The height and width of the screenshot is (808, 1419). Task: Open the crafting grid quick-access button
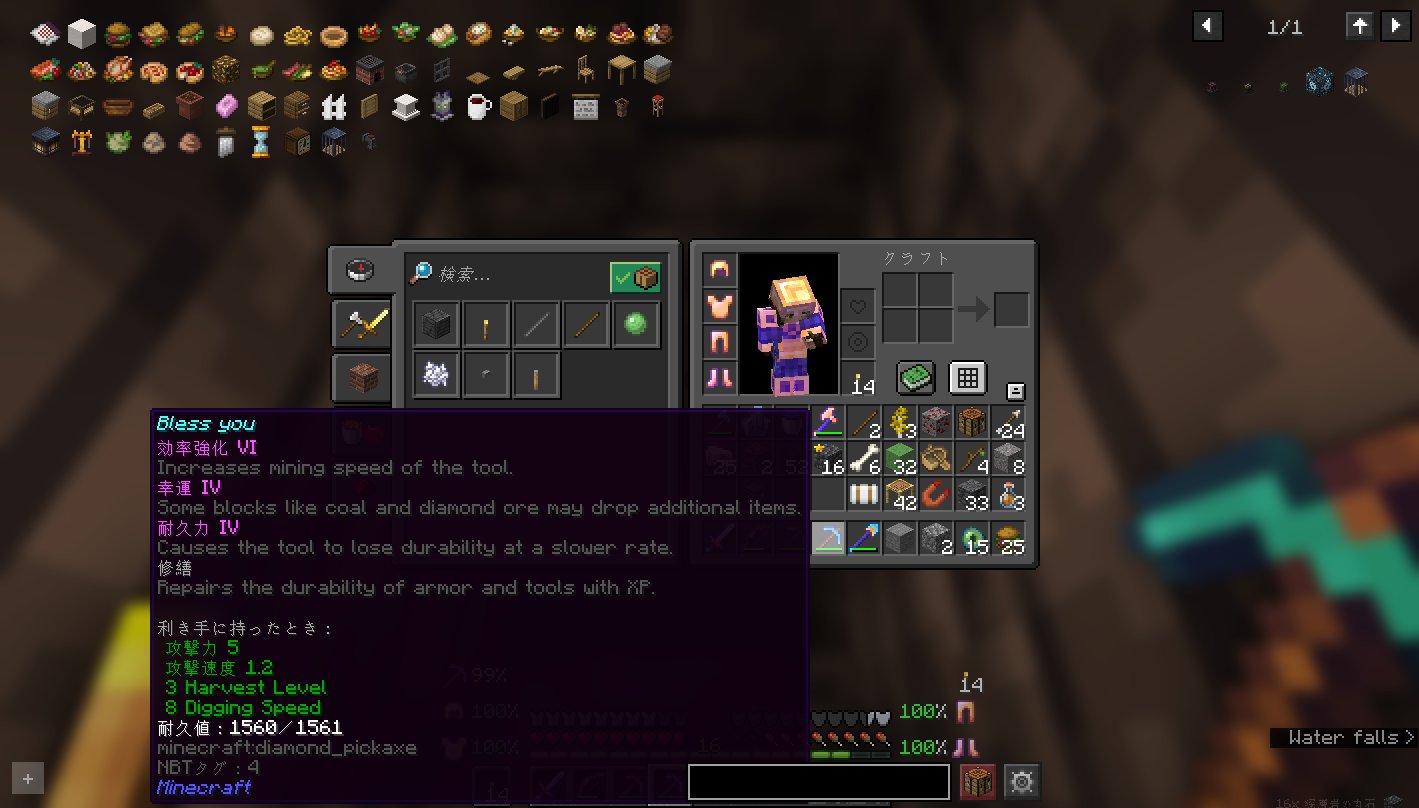[966, 378]
